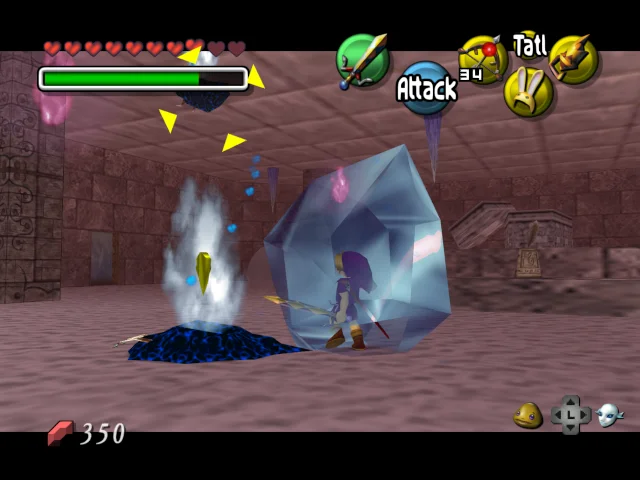Select the sword icon on the green button

pyautogui.click(x=360, y=61)
